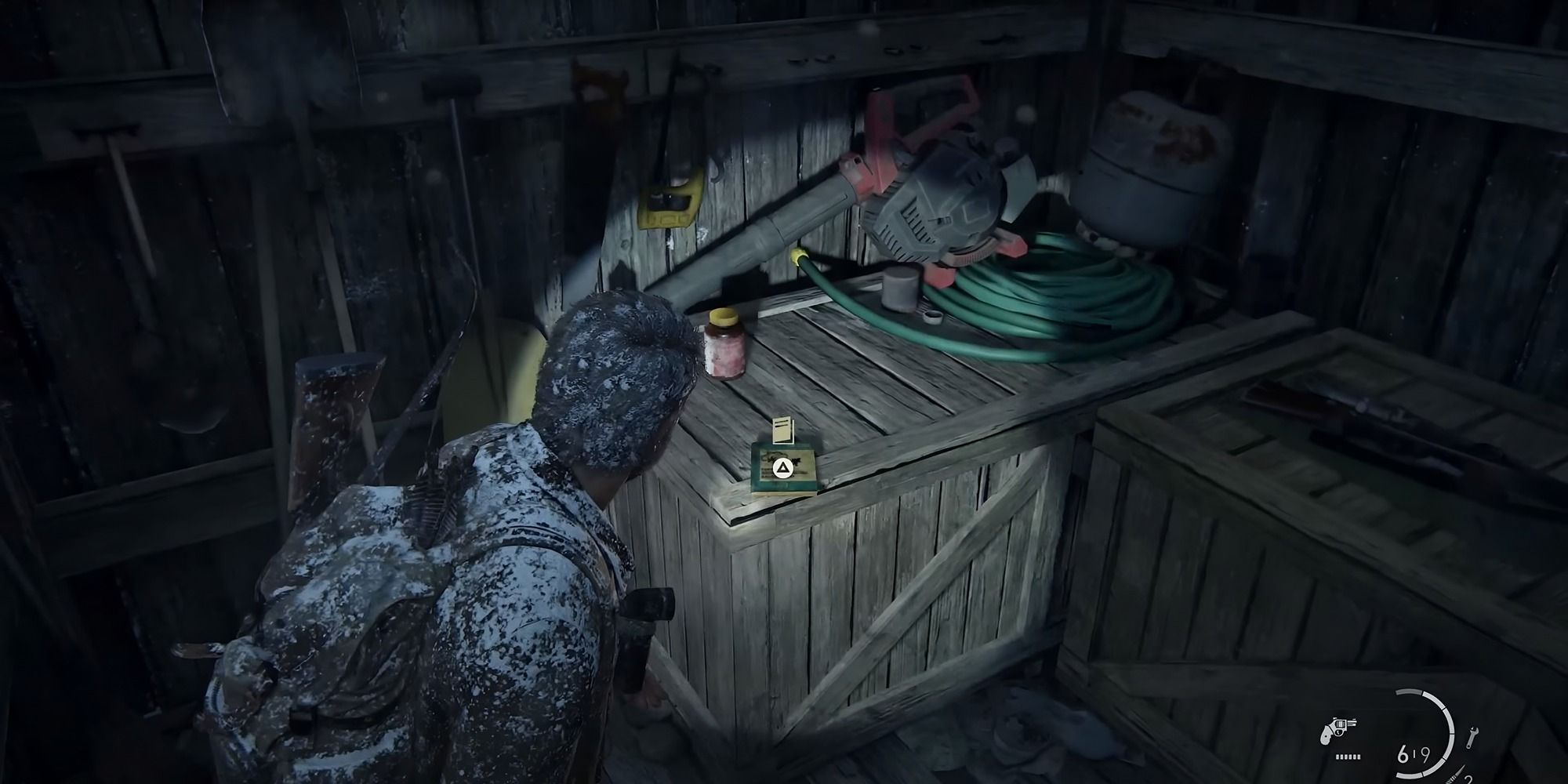This screenshot has height=784, width=1568.
Task: Click the 6|9 ammo counter text
Action: 1415,754
